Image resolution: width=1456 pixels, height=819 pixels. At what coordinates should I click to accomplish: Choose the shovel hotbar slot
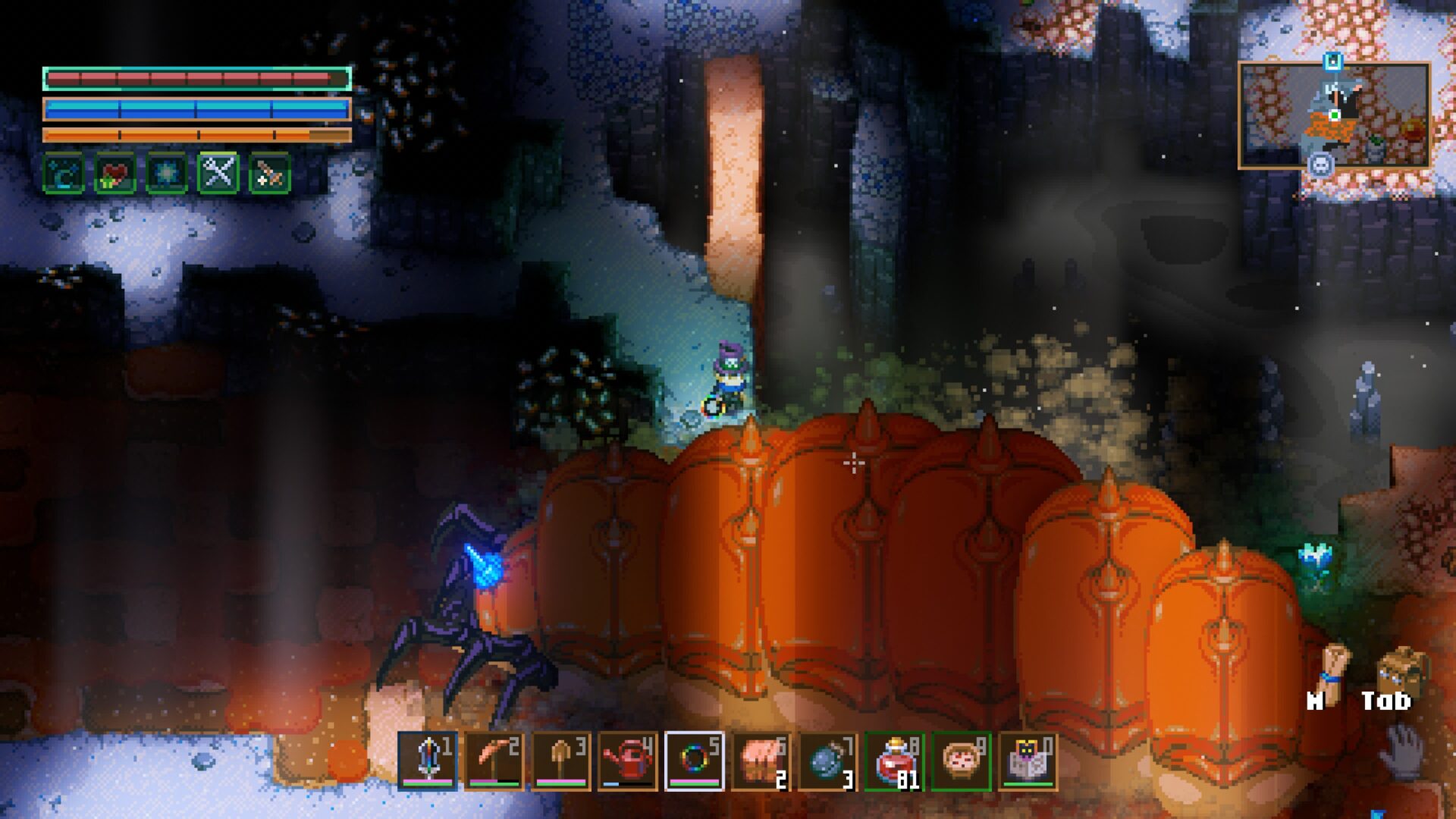(x=560, y=761)
